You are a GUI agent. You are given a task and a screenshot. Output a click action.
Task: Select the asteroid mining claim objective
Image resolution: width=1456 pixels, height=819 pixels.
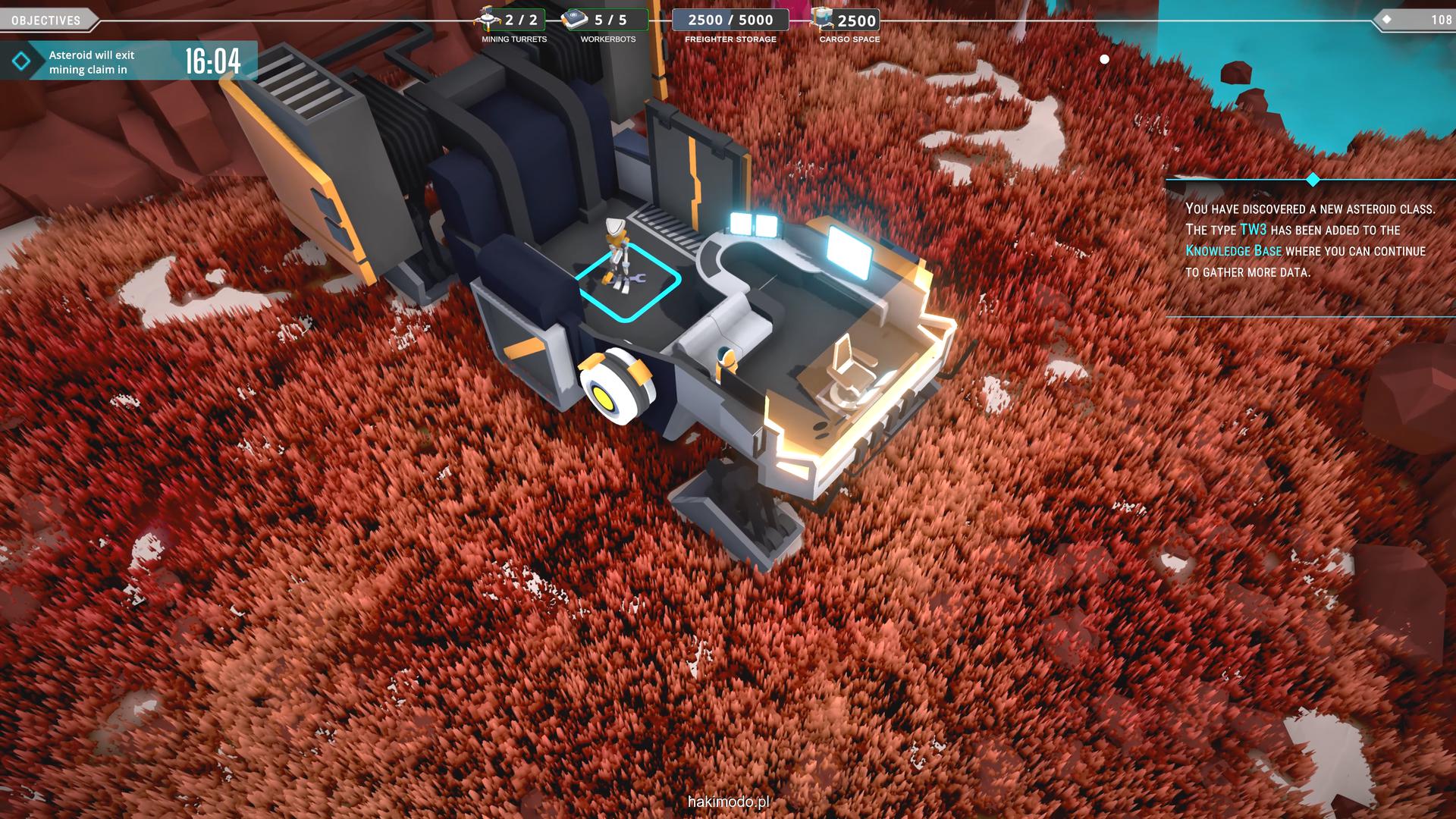[x=129, y=61]
